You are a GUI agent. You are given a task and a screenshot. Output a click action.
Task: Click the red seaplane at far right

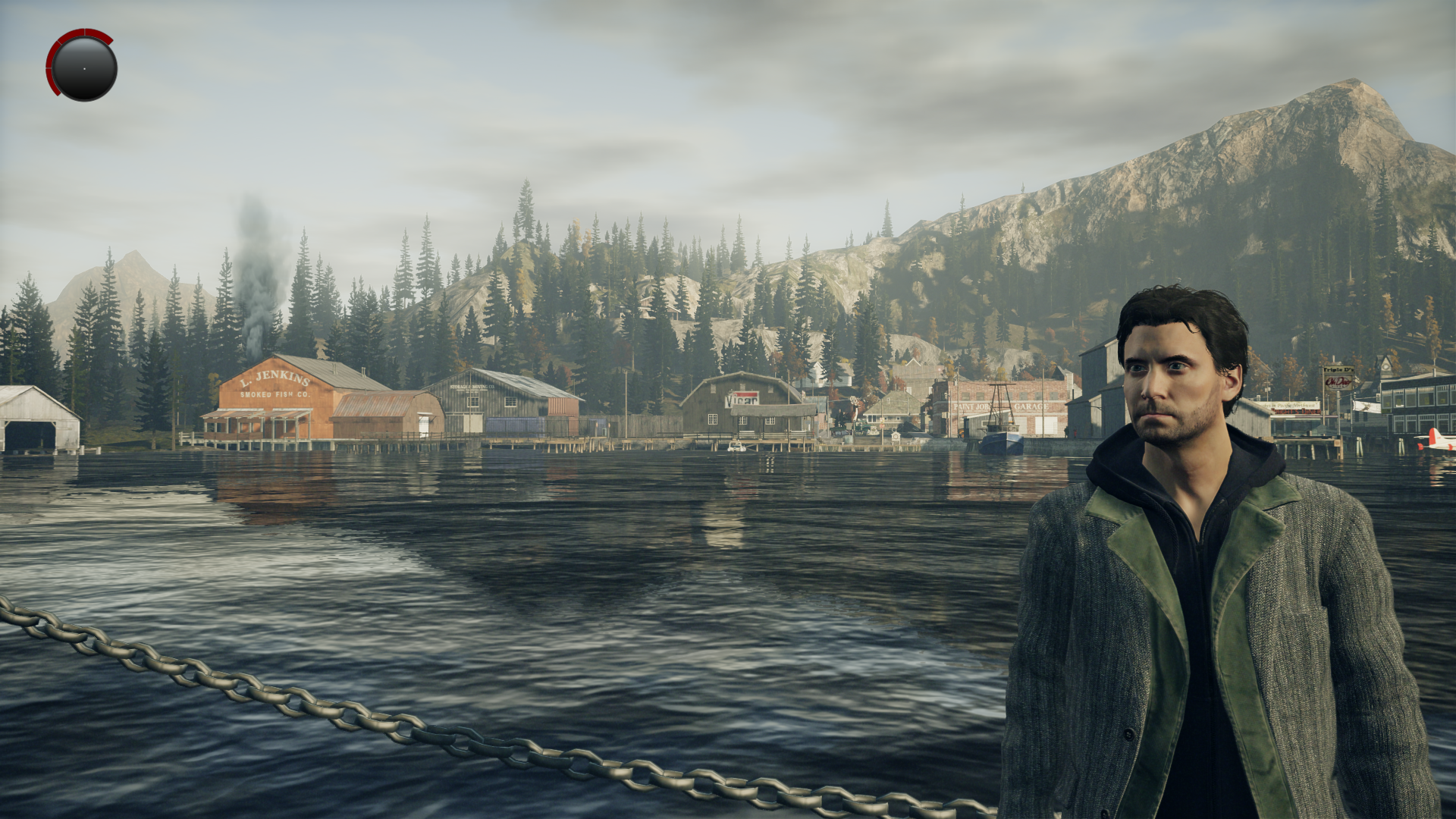click(1439, 442)
